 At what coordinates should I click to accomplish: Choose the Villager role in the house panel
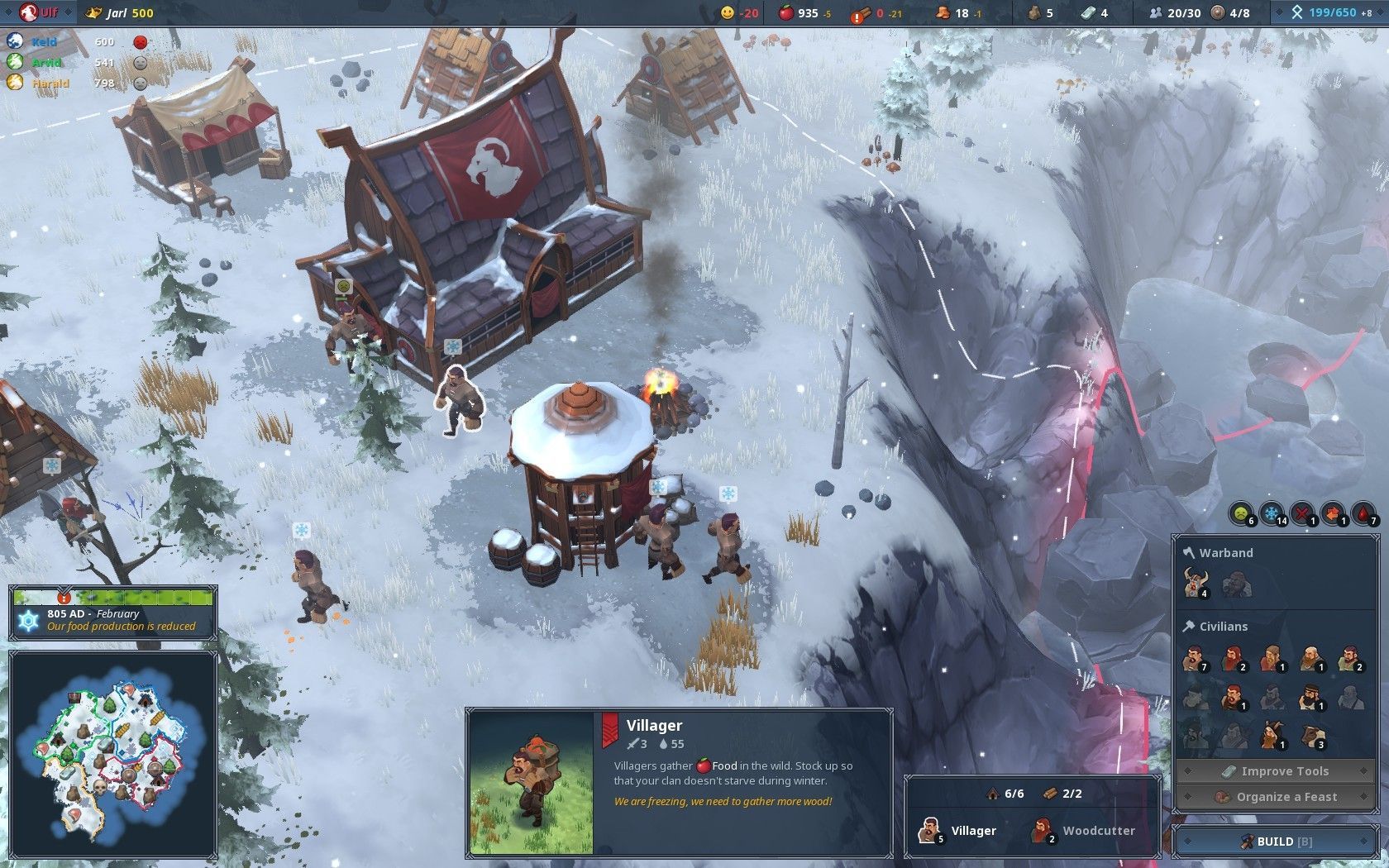click(957, 831)
